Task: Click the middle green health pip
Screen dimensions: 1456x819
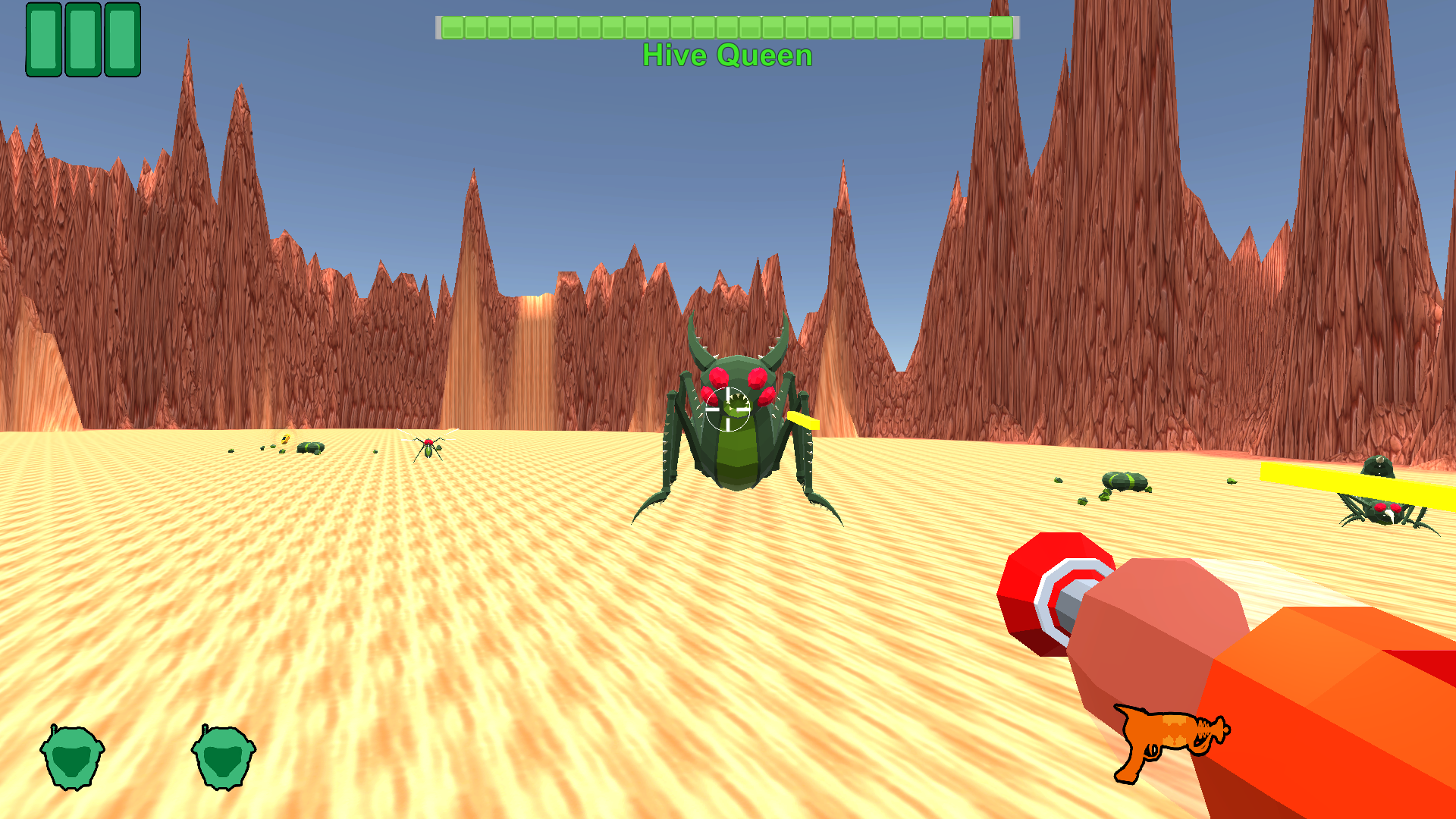Action: coord(82,40)
